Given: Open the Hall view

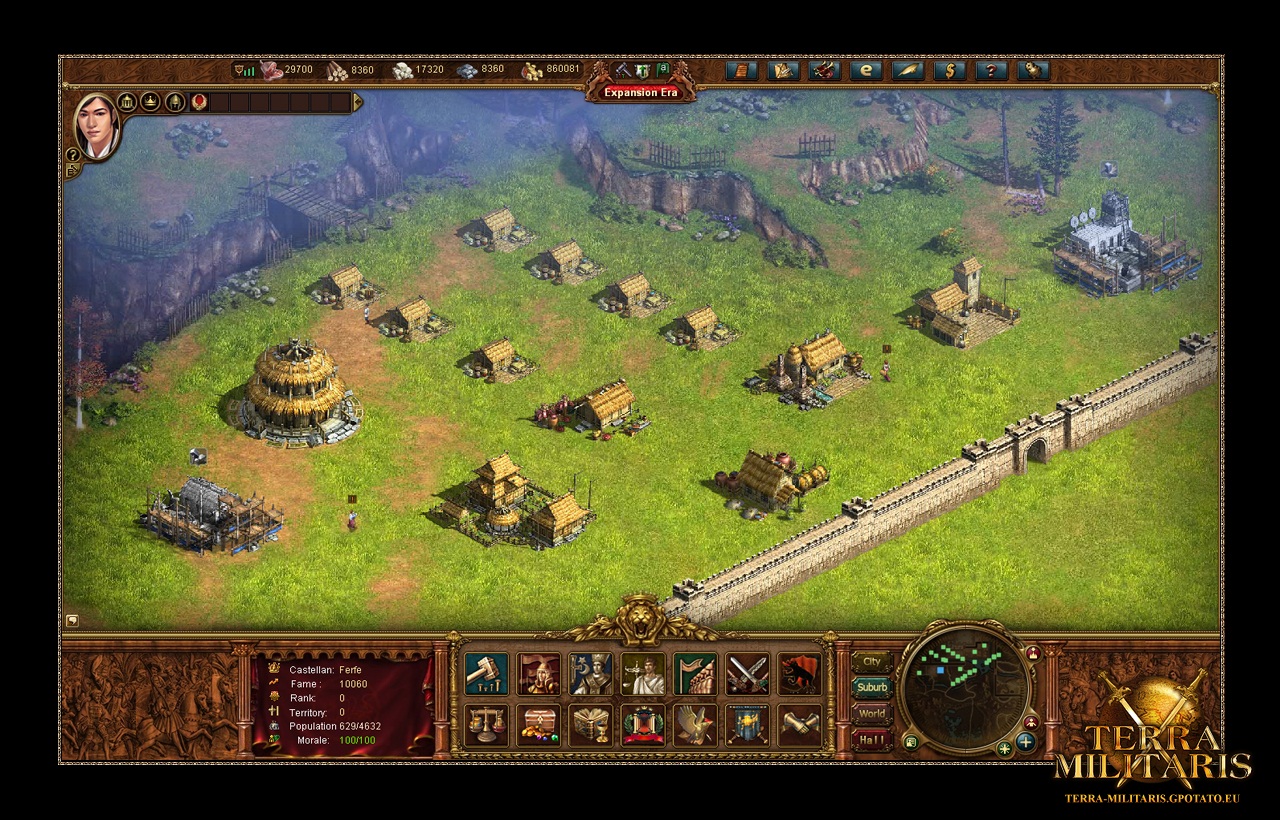Looking at the screenshot, I should click(872, 741).
